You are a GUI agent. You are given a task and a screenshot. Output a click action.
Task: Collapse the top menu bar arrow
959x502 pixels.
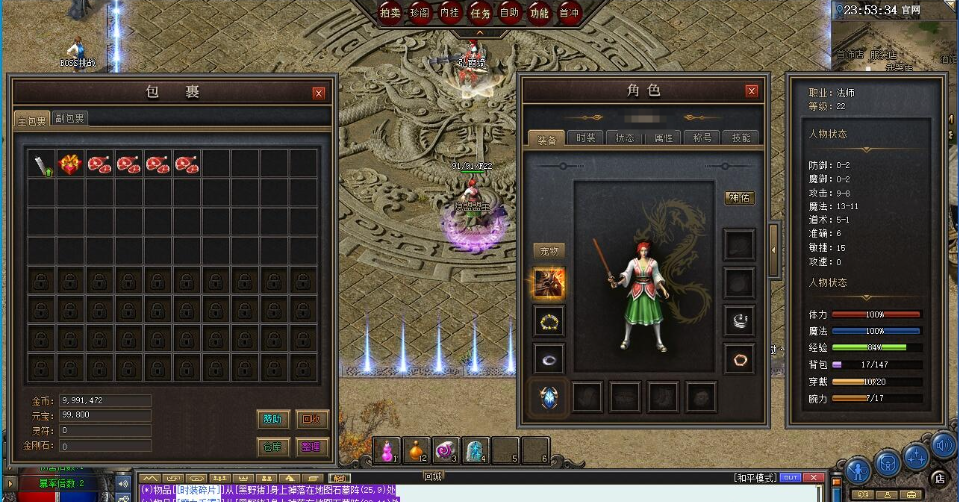point(480,33)
